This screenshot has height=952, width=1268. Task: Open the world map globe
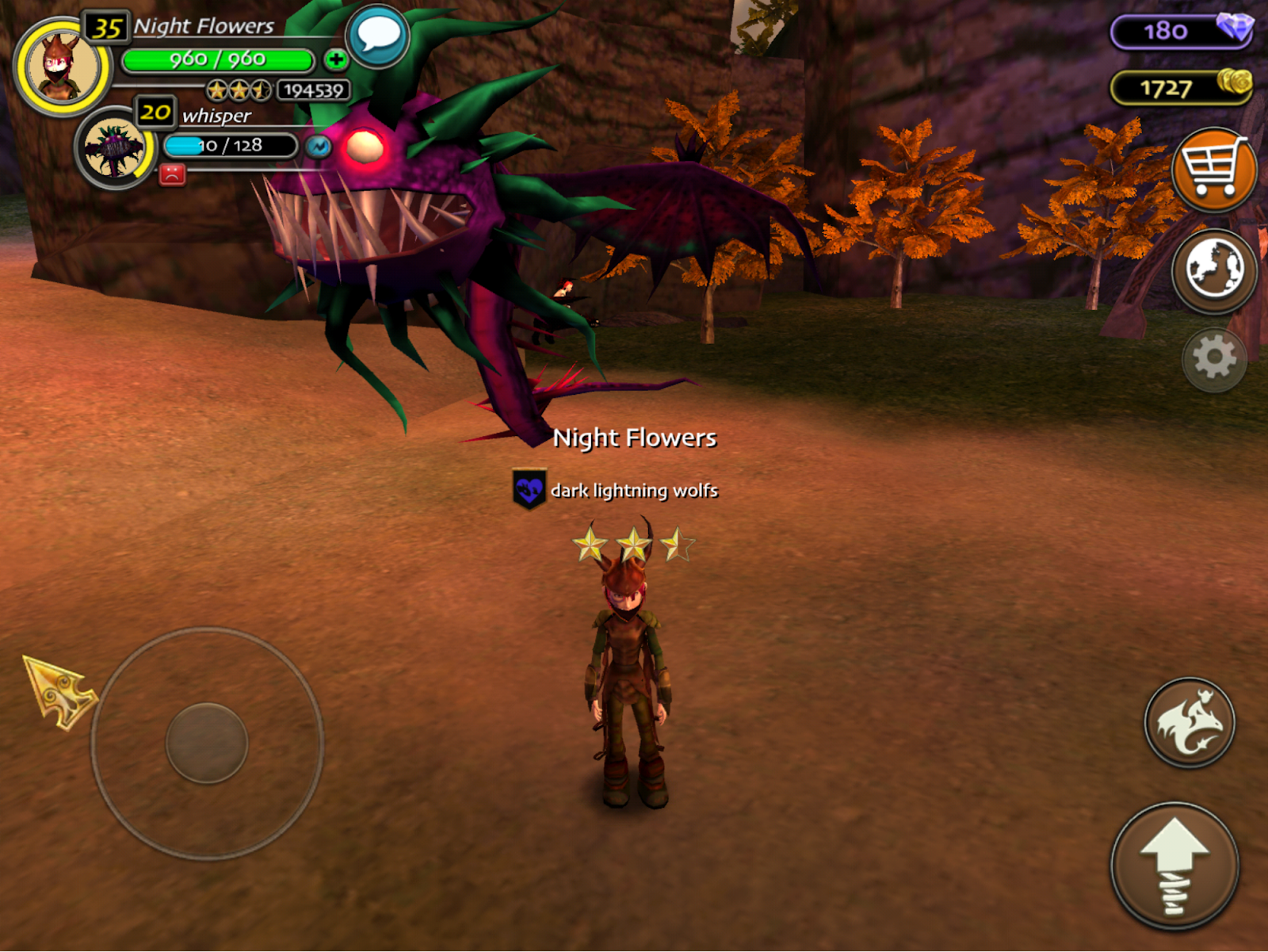point(1213,270)
